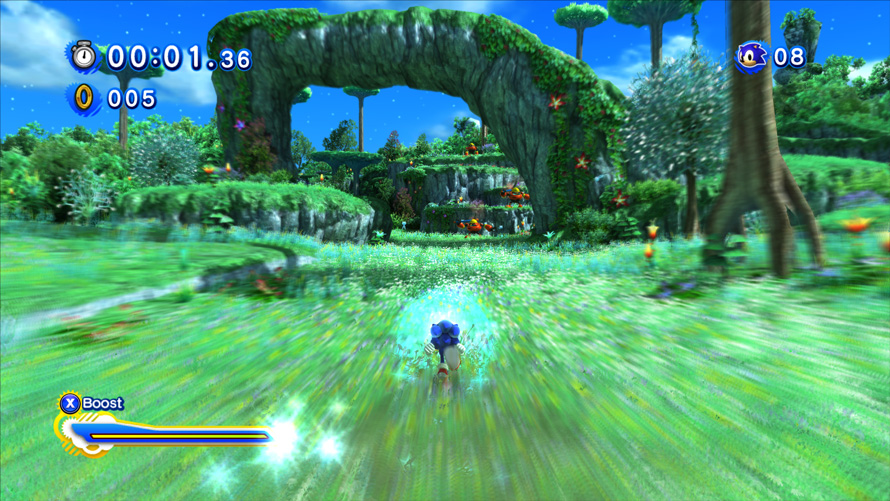Screen dimensions: 890x501
Task: Click the Sonic head lives icon
Action: pos(751,56)
